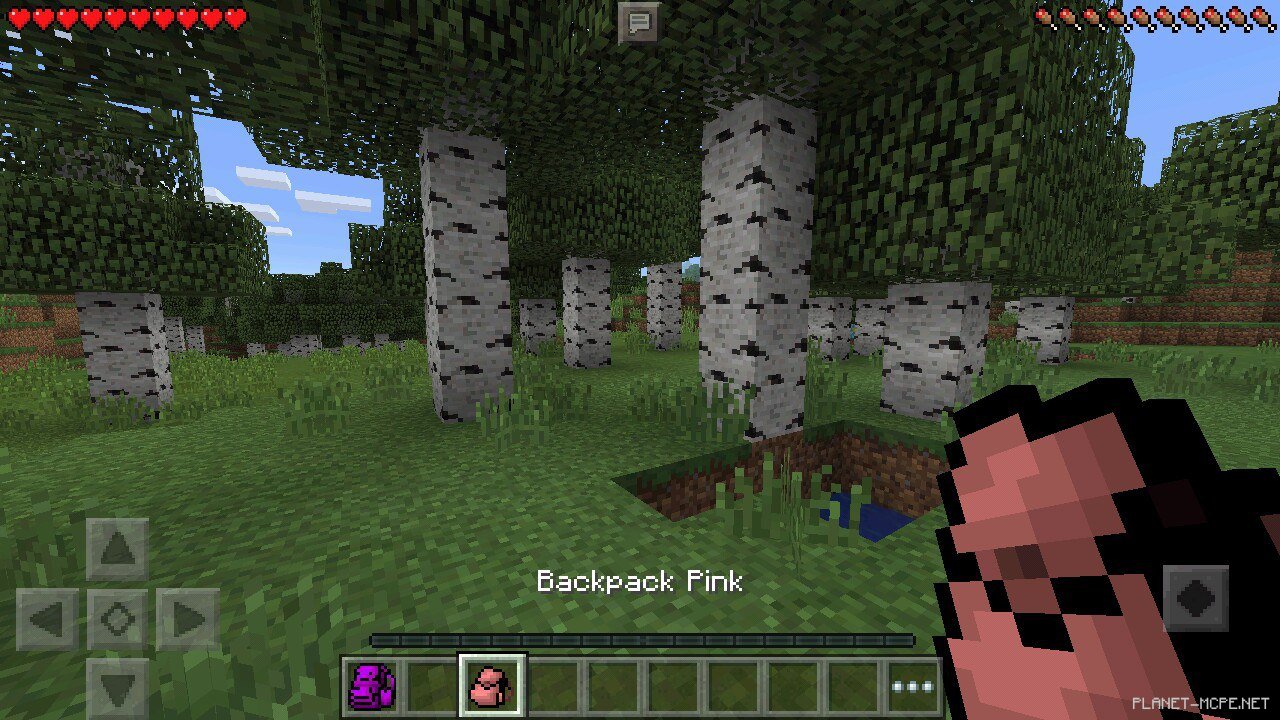
Task: Open the chat button
Action: [x=638, y=22]
